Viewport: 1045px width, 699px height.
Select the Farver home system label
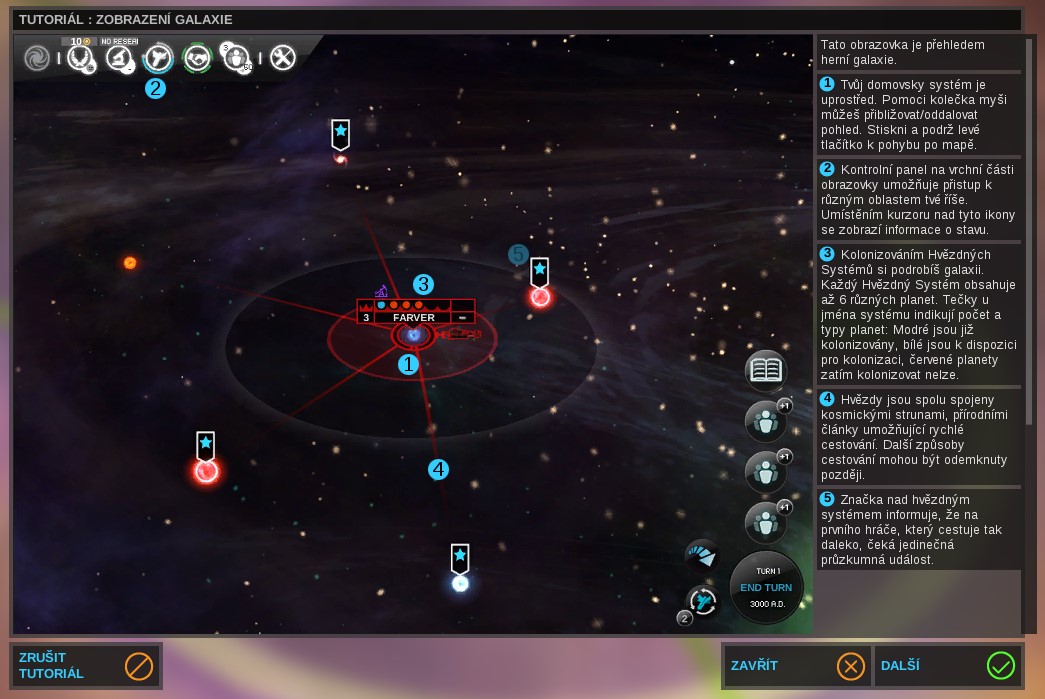point(413,317)
